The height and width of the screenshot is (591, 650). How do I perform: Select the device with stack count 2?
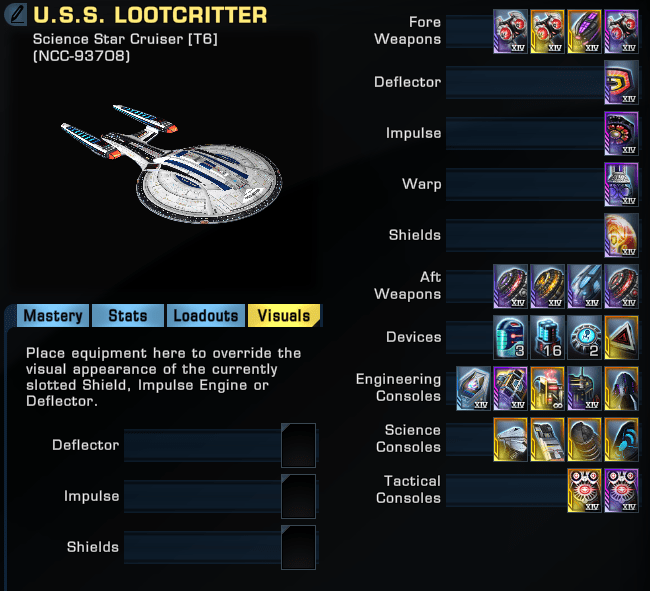[x=584, y=337]
